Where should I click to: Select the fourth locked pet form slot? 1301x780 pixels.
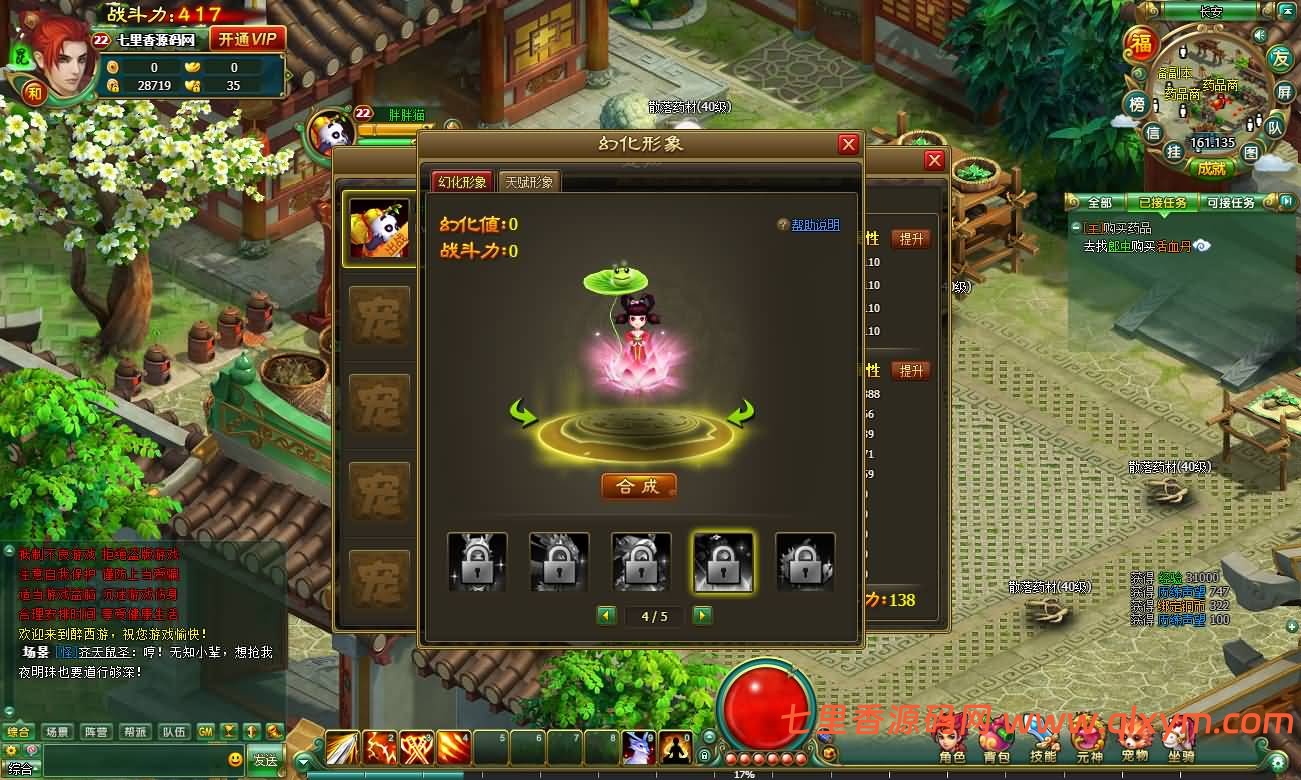[x=723, y=561]
